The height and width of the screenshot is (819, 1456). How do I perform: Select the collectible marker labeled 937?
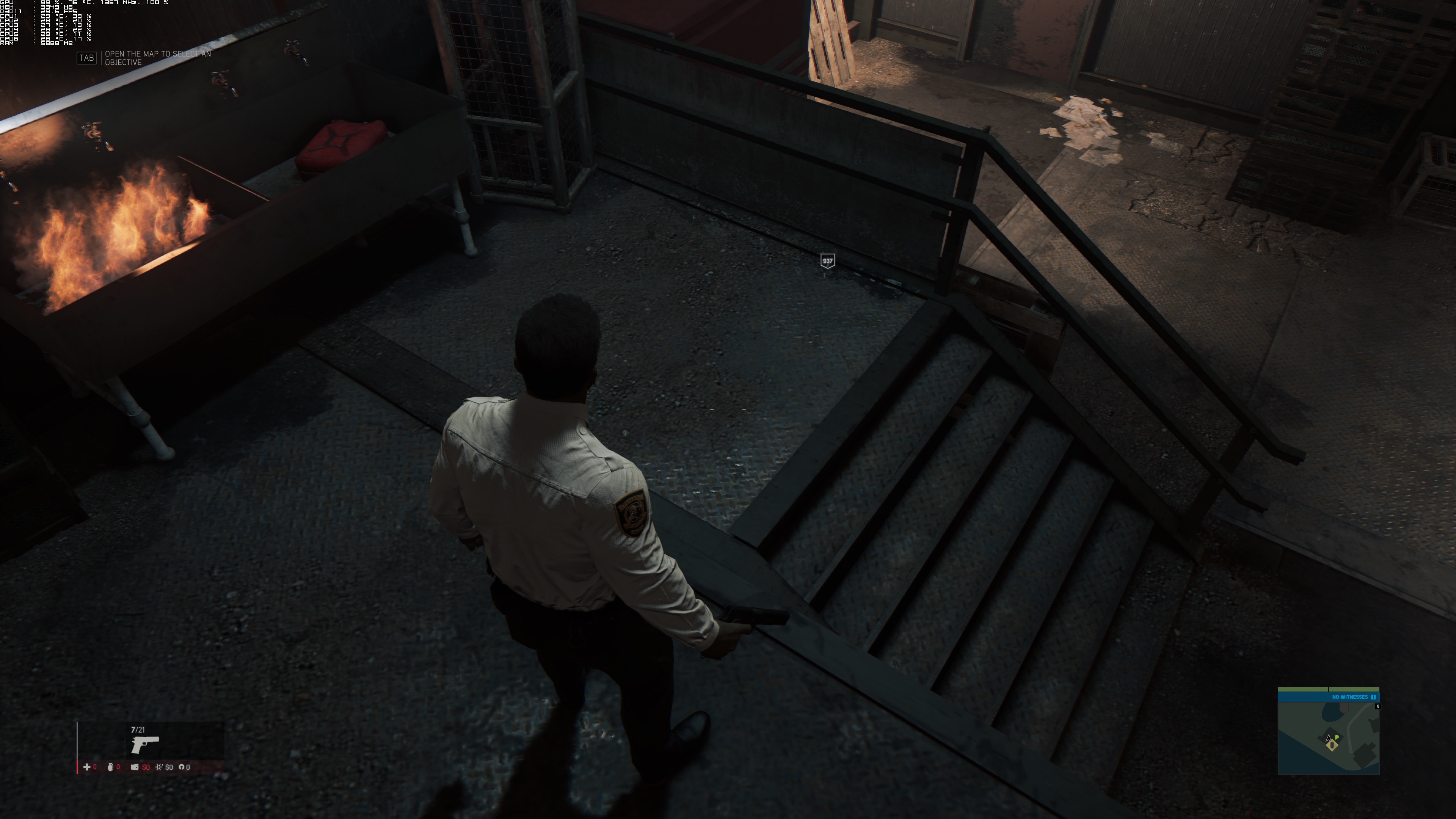tap(827, 260)
